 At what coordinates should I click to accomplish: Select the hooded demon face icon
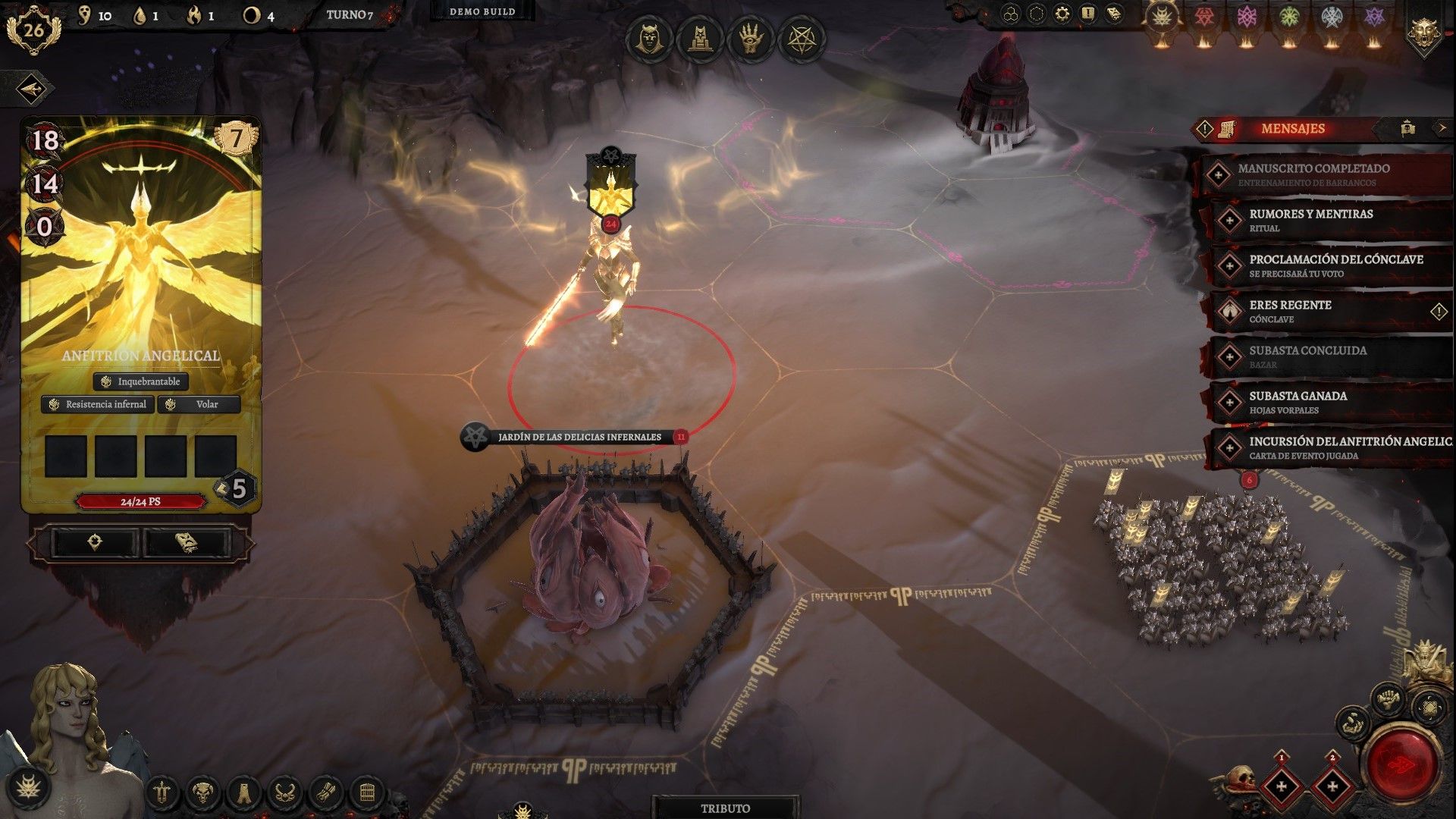[x=648, y=39]
